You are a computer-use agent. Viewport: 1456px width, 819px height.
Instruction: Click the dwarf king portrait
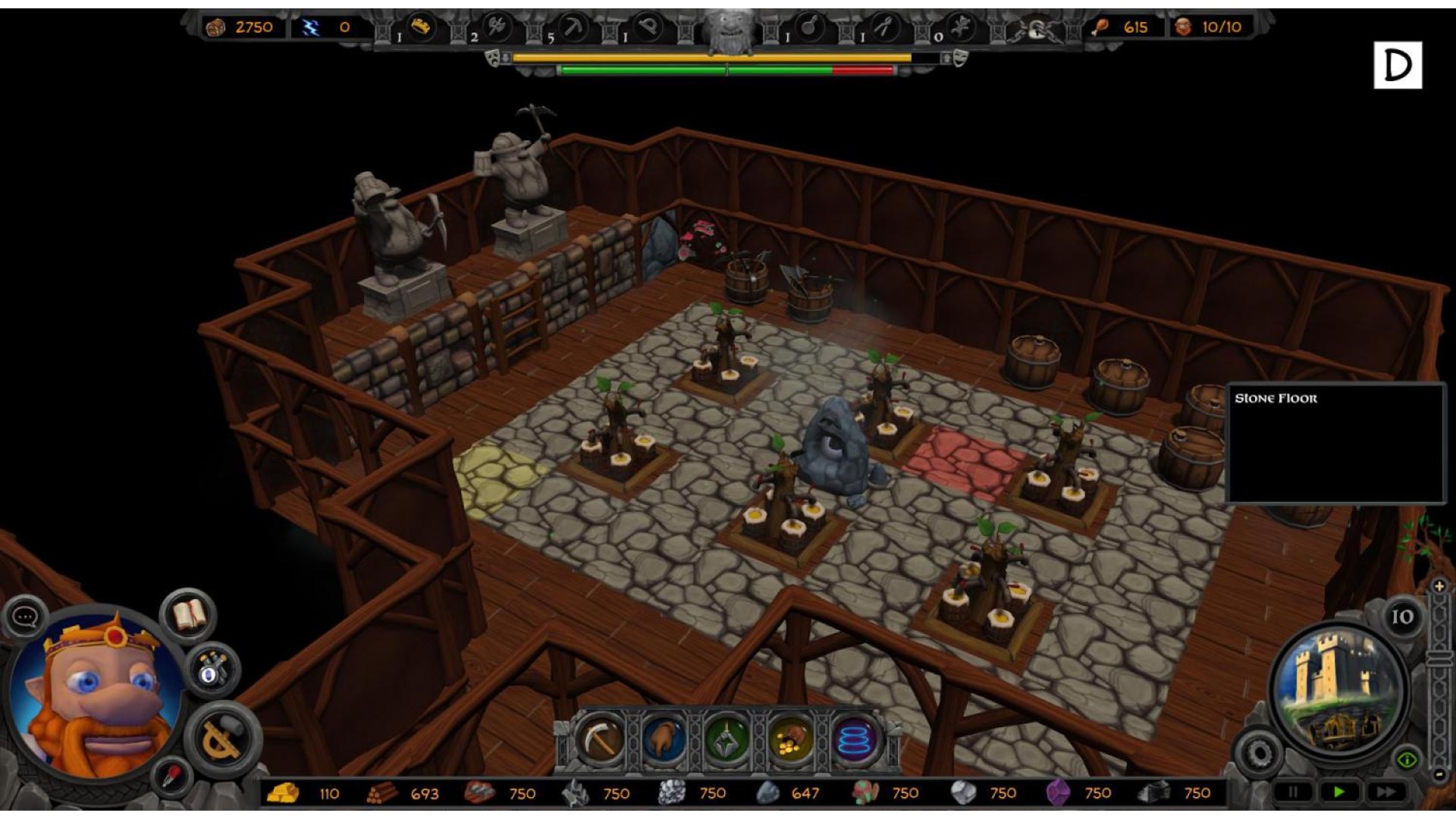coord(95,694)
